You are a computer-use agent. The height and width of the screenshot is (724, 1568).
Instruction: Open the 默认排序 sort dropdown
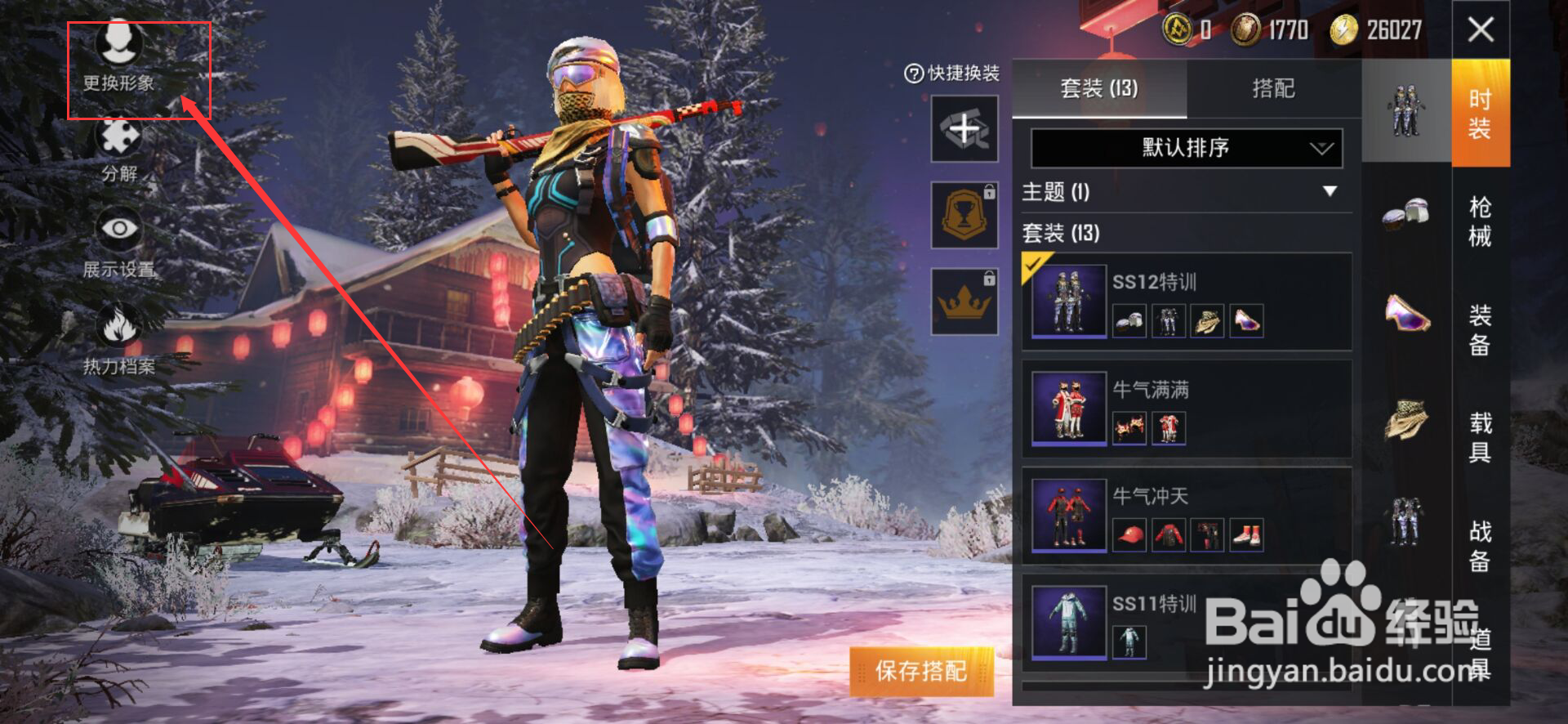1186,148
